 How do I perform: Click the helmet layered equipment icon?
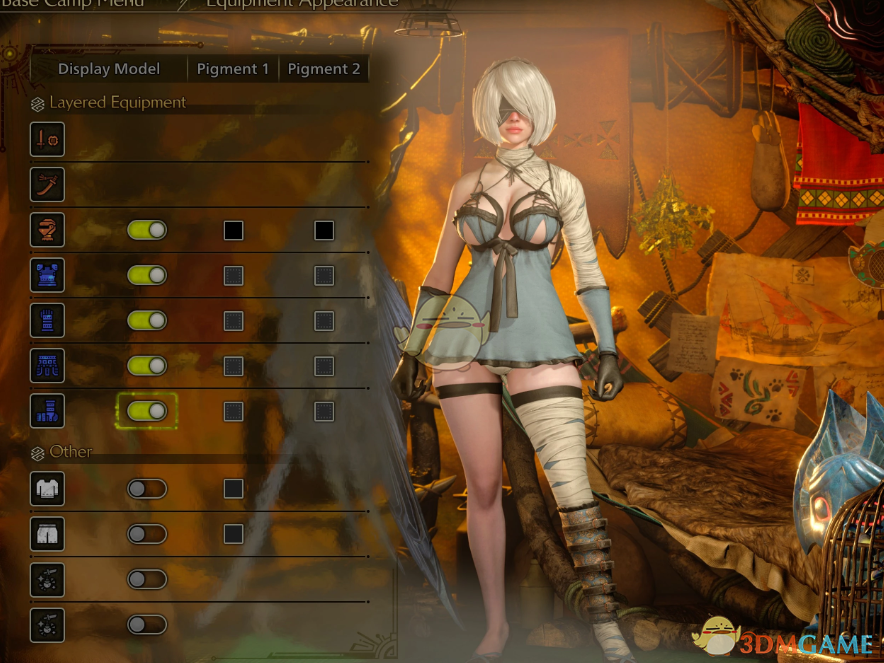click(x=47, y=230)
